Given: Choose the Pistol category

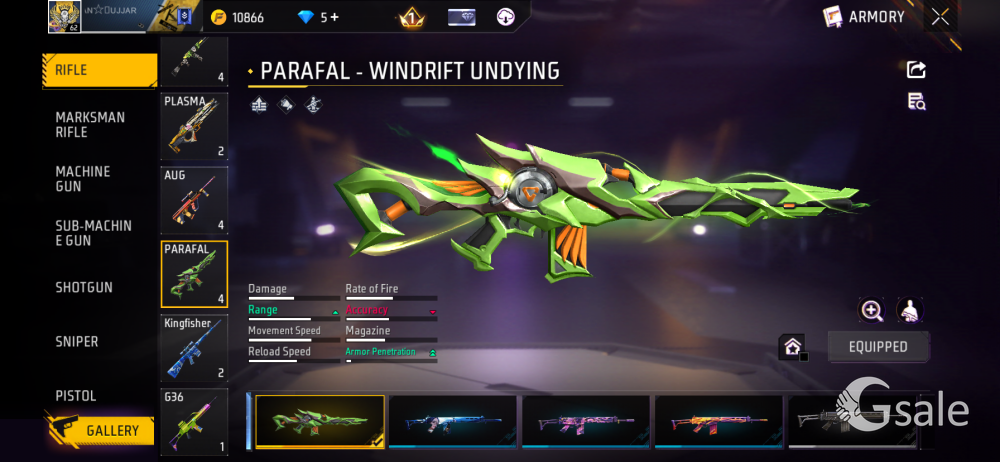Looking at the screenshot, I should [x=76, y=396].
